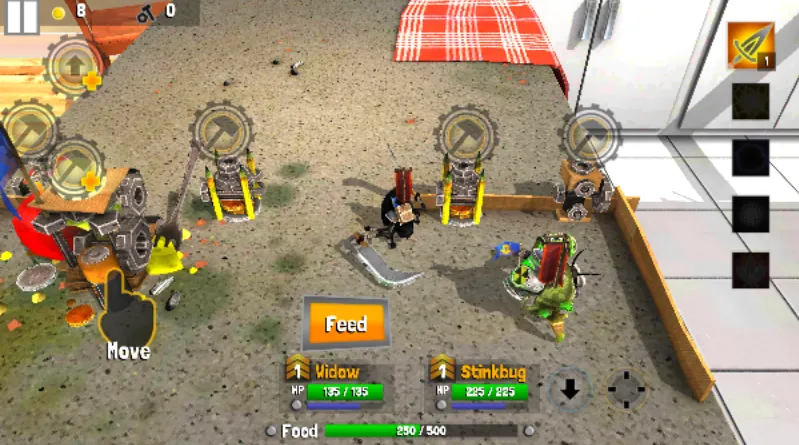Screen dimensions: 799x445
Task: Use the arrow ability icon with count 1
Action: [x=750, y=46]
